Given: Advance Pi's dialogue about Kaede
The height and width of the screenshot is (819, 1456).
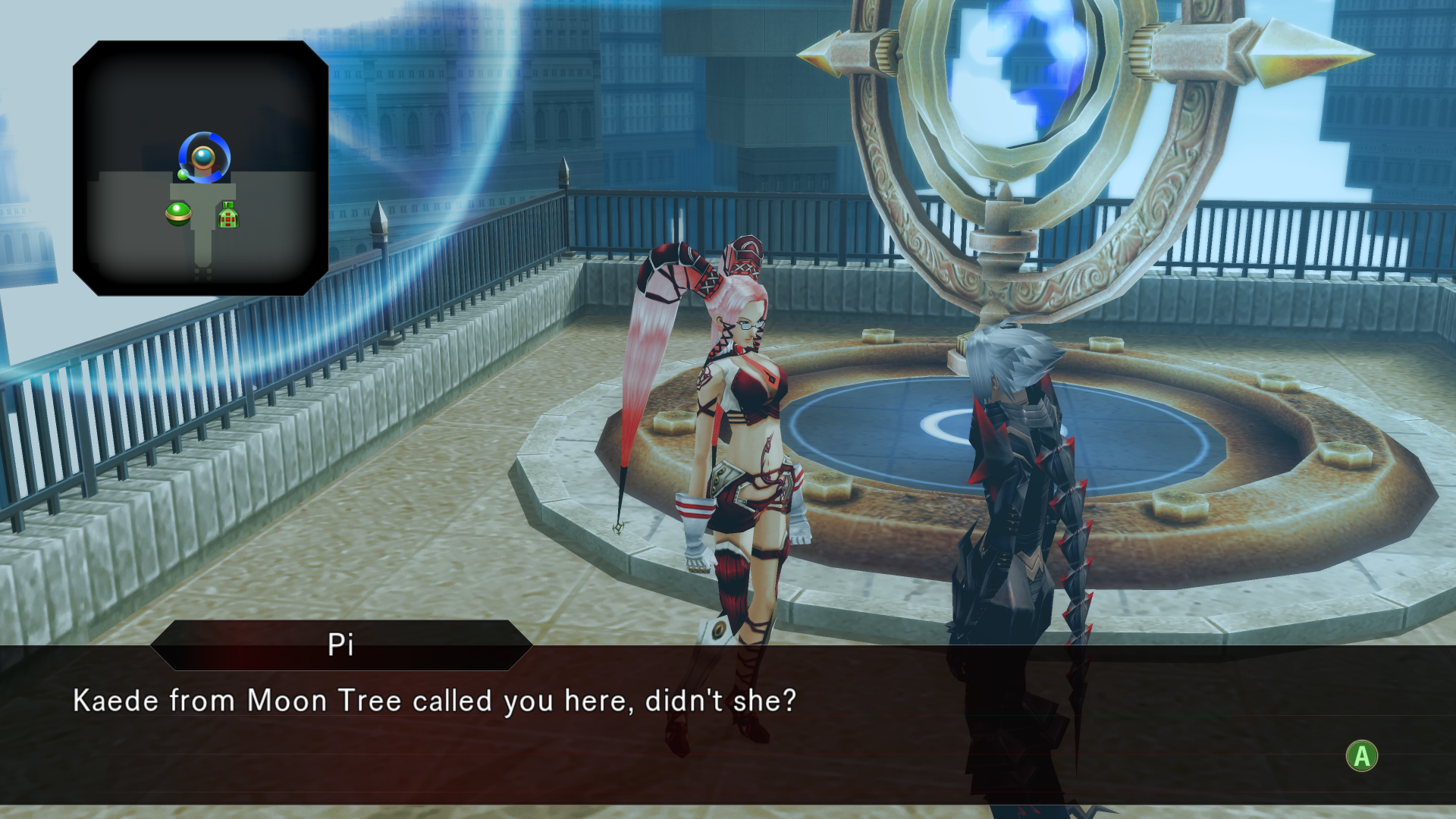Looking at the screenshot, I should pyautogui.click(x=1361, y=756).
